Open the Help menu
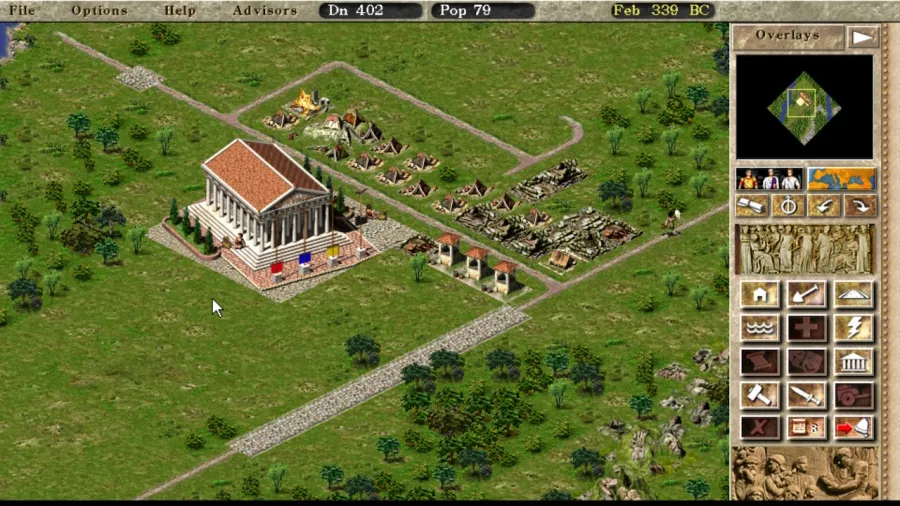 (x=180, y=10)
